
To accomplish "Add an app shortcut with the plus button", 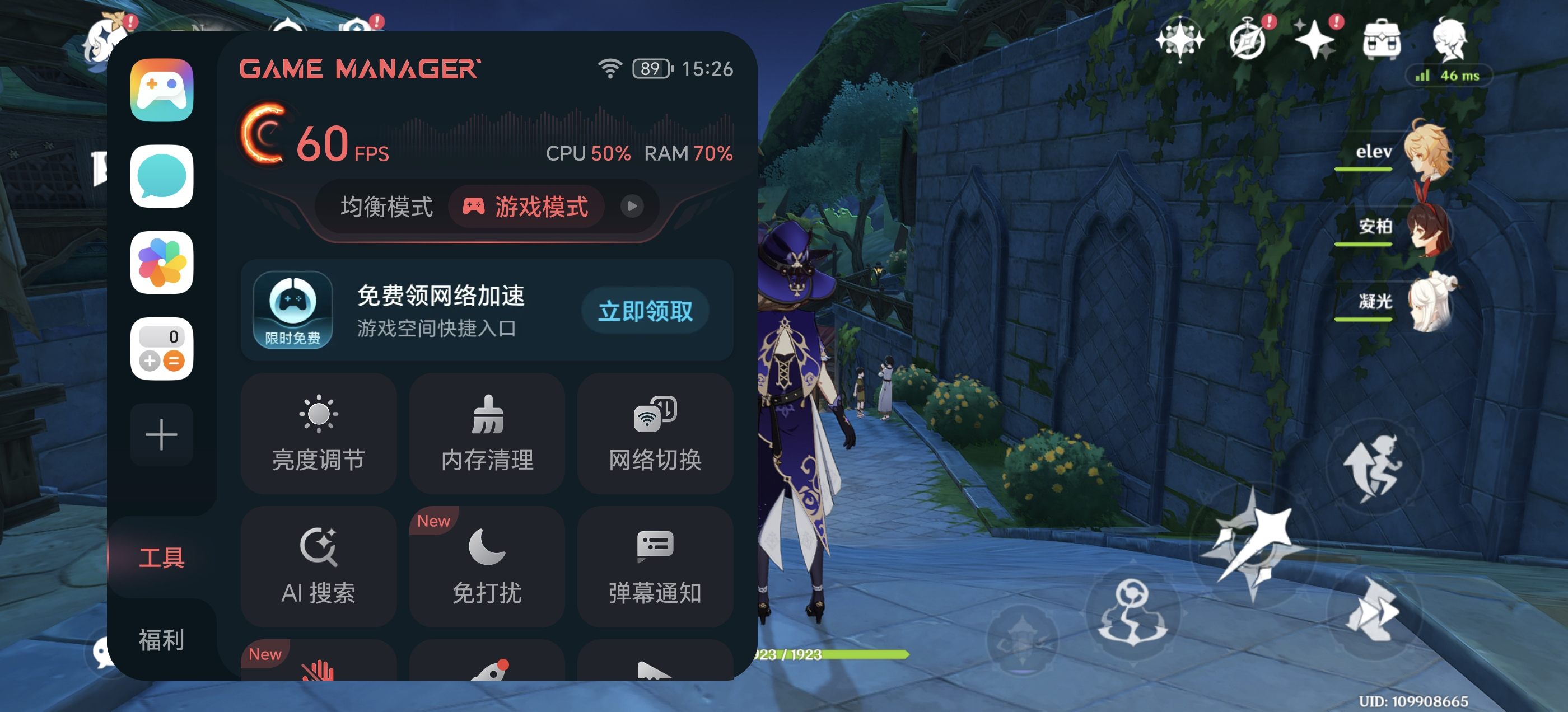I will 161,434.
